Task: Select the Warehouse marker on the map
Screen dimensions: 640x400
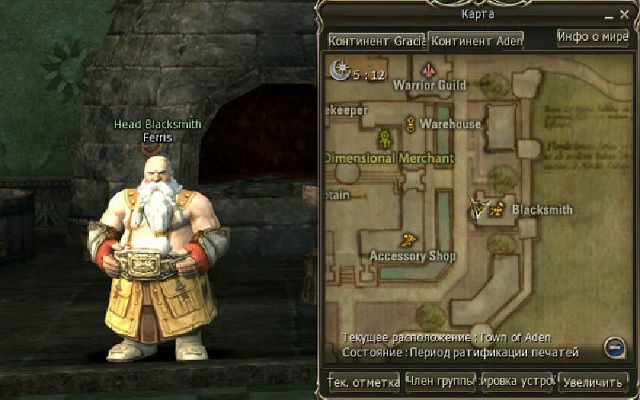Action: tap(410, 123)
